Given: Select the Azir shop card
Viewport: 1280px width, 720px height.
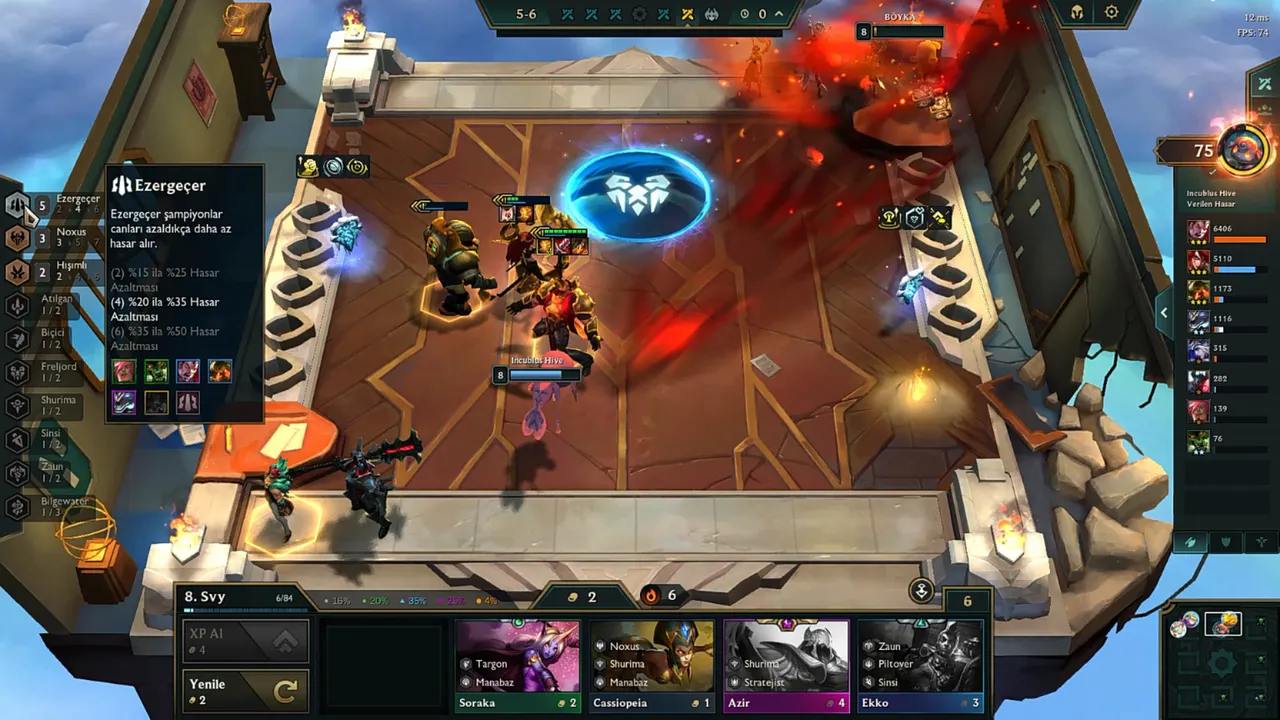Looking at the screenshot, I should click(x=786, y=665).
